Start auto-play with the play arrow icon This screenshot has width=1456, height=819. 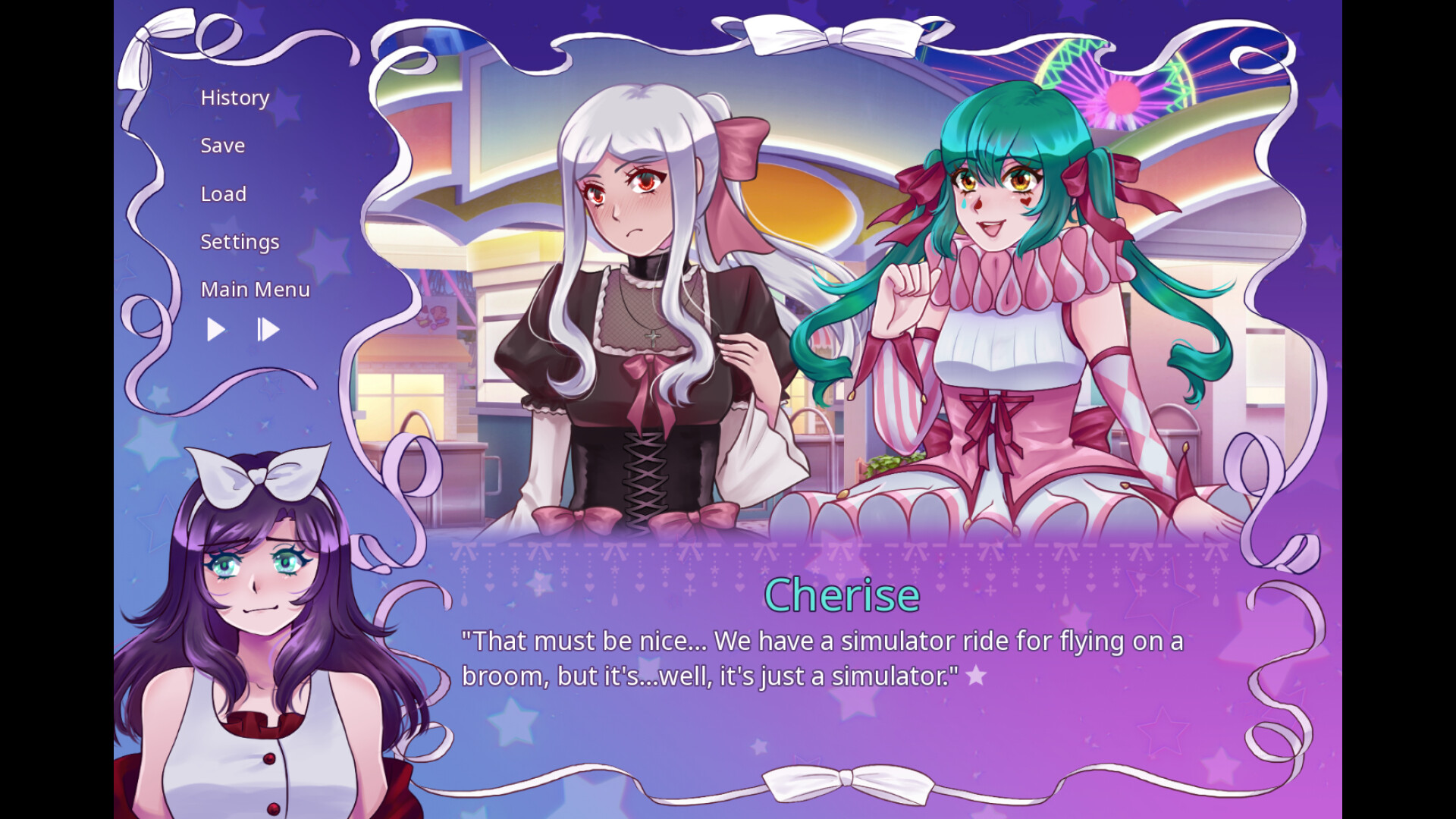tap(215, 329)
